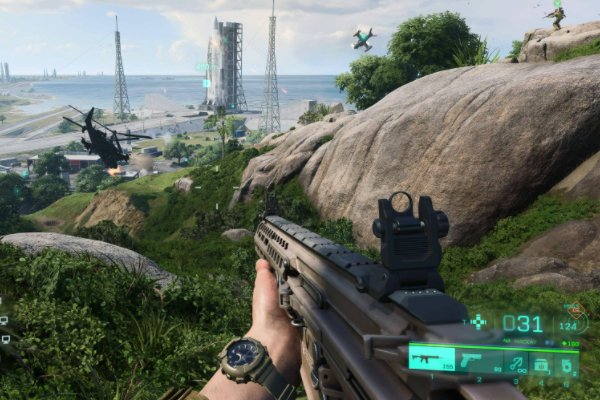Click the medic cross icon beside ammo count

(x=479, y=322)
